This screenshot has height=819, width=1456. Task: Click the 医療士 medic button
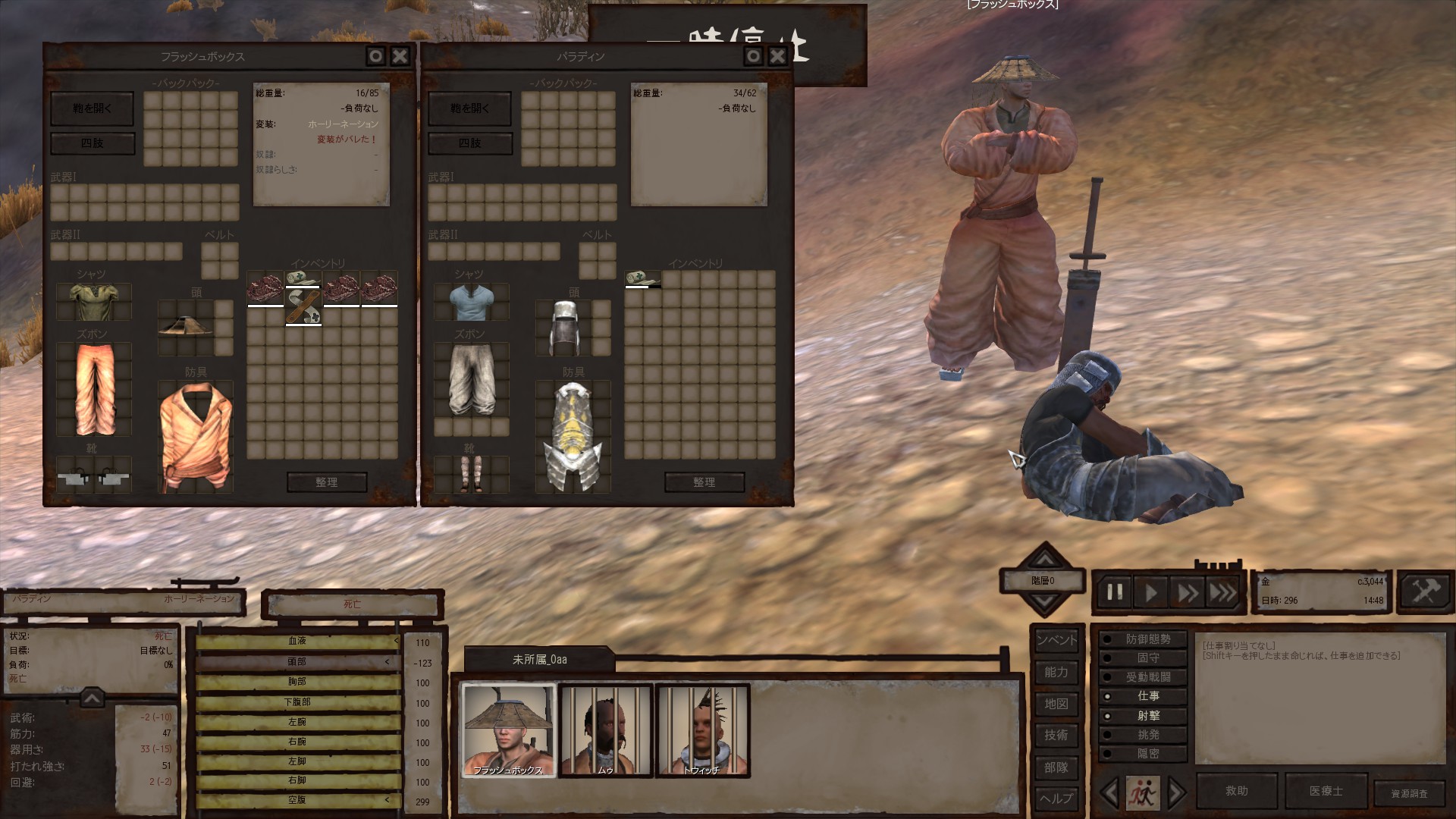(x=1326, y=791)
